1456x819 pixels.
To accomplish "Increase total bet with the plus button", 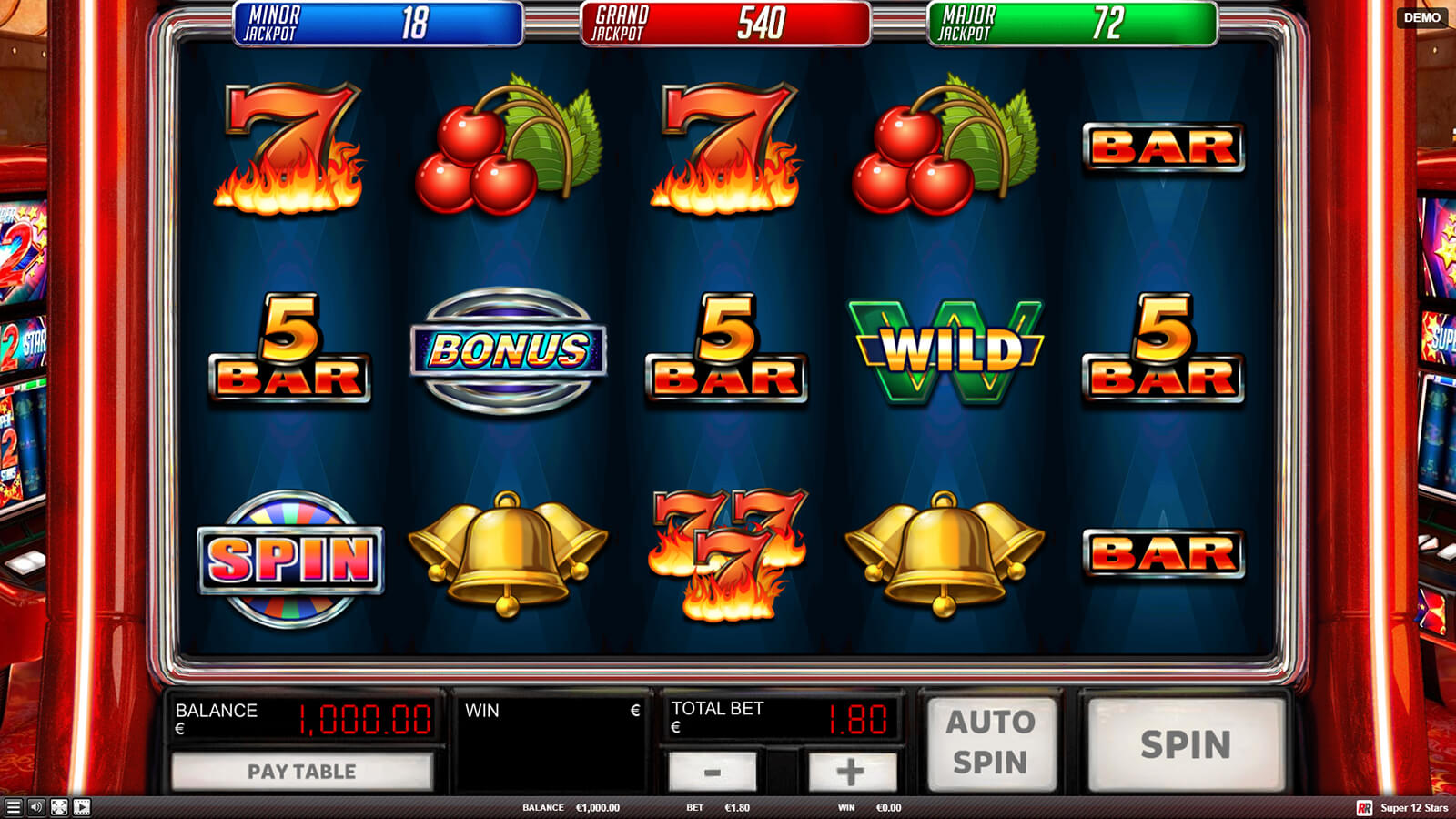I will pos(851,772).
